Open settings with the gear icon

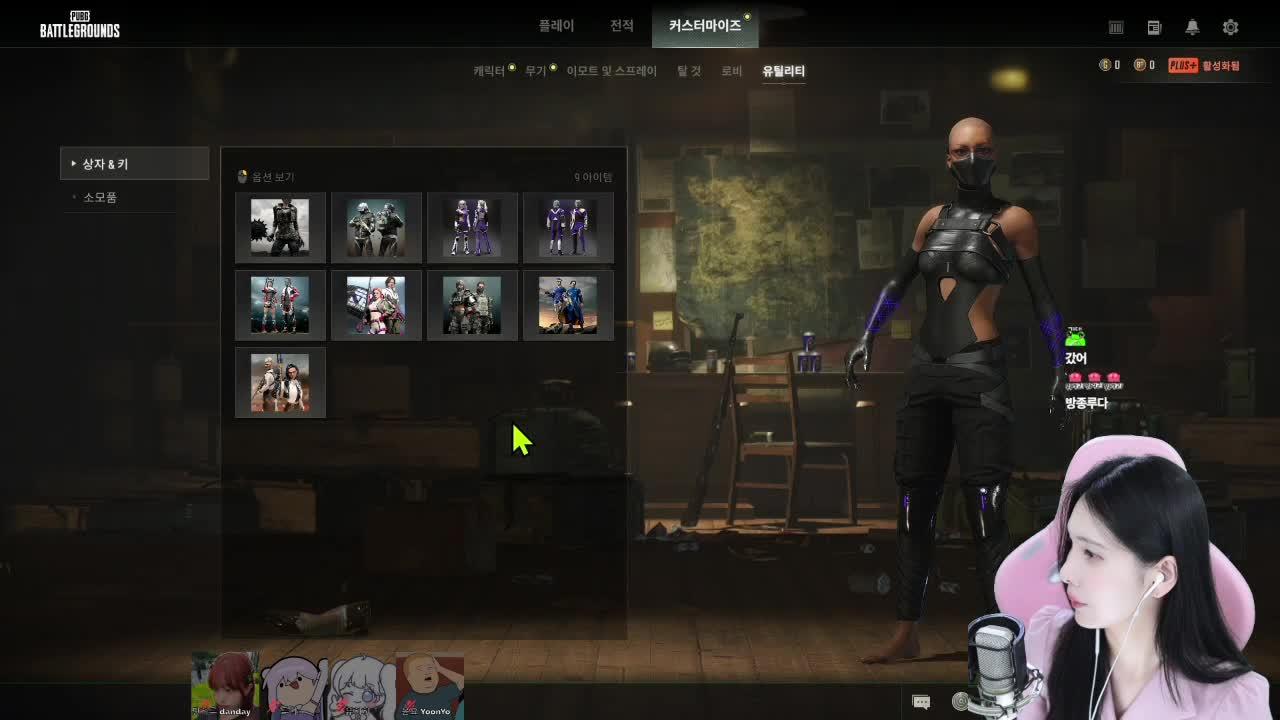[1232, 27]
